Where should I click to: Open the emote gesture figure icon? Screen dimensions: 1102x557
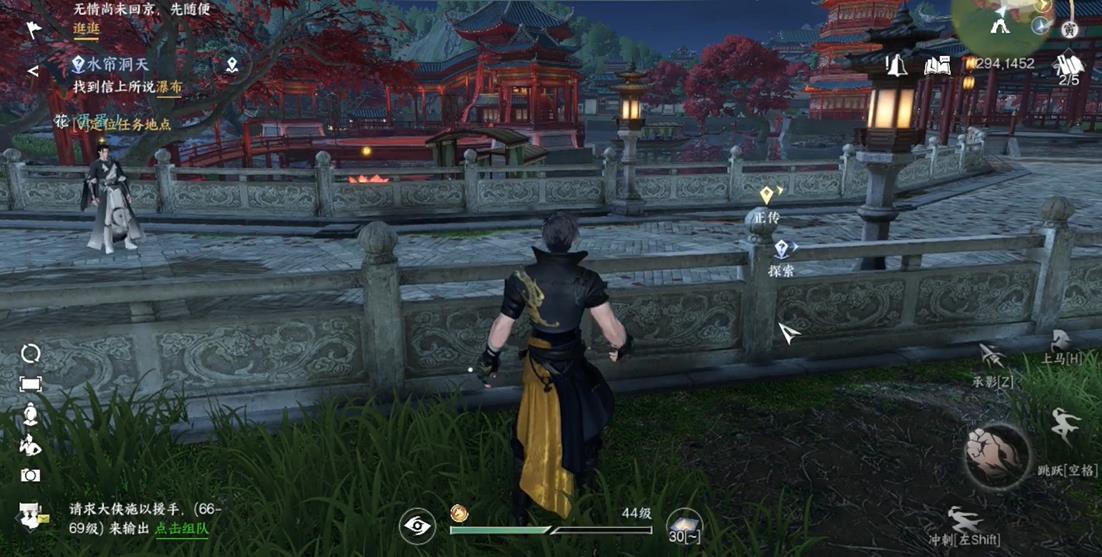pyautogui.click(x=31, y=445)
